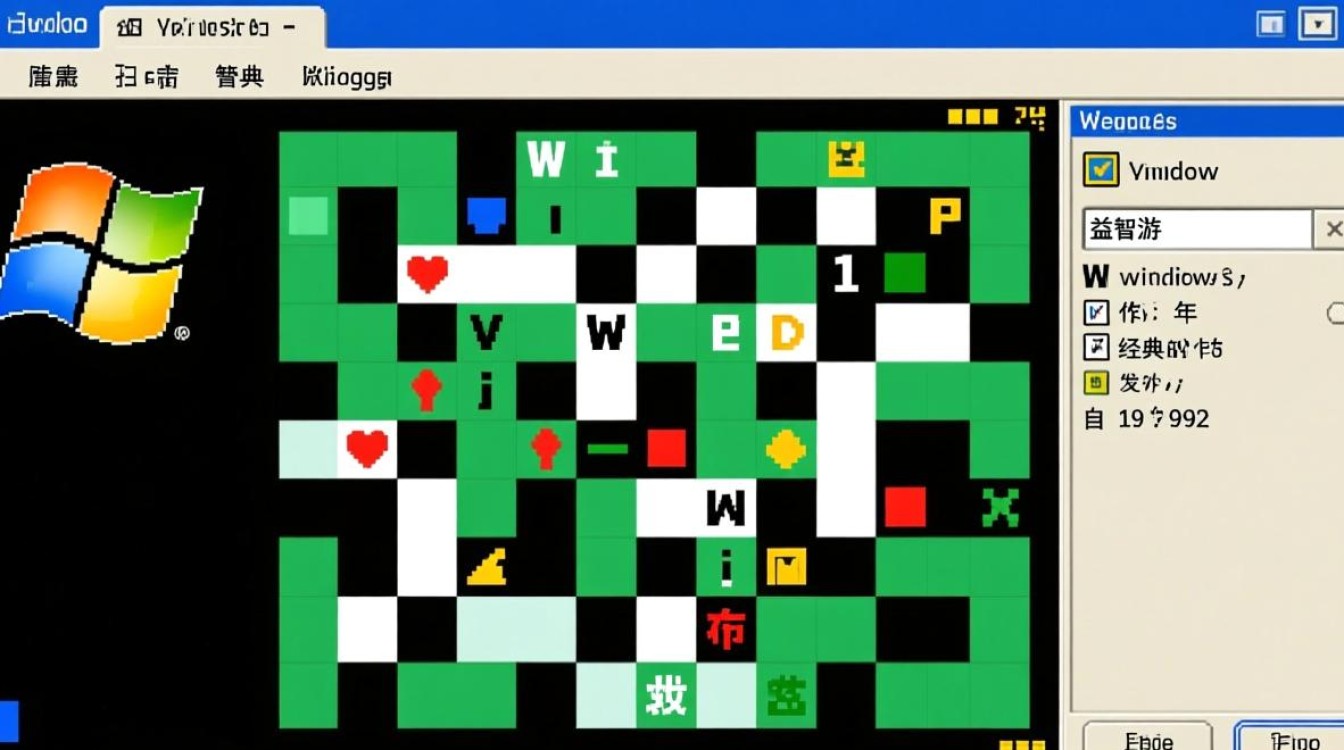
Task: Switch to the Varesto tab at the top
Action: pyautogui.click(x=210, y=27)
